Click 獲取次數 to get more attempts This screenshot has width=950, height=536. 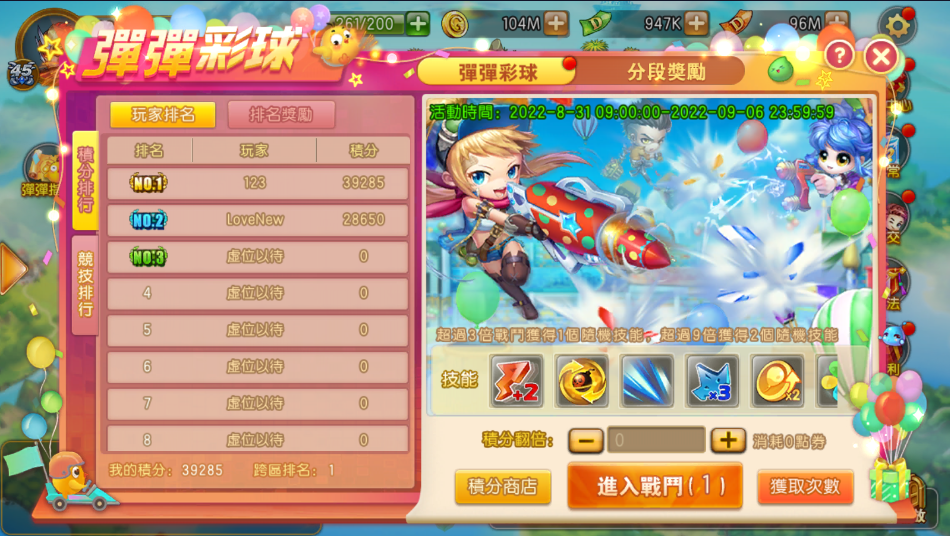805,487
